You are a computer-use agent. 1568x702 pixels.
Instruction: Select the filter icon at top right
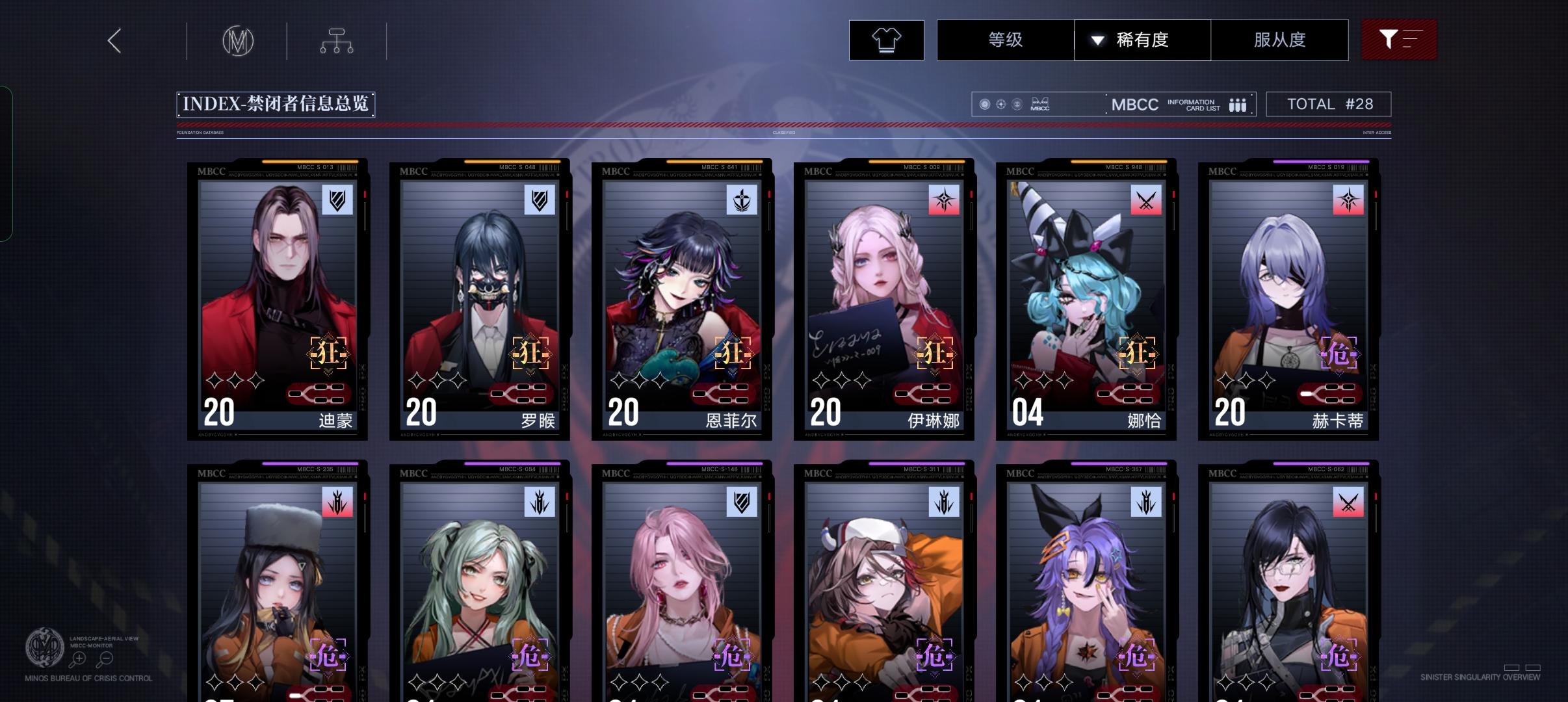[x=1399, y=40]
